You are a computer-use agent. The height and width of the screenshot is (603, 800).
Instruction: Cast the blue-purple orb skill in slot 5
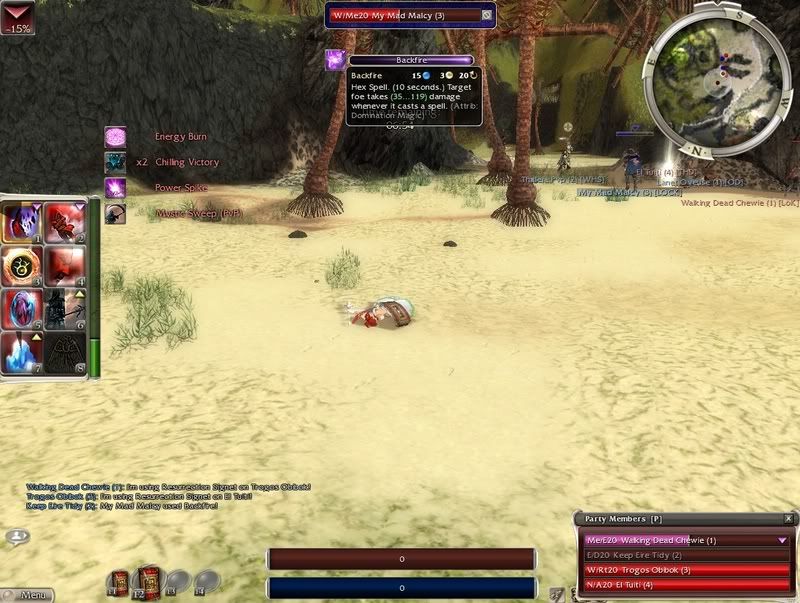[22, 310]
